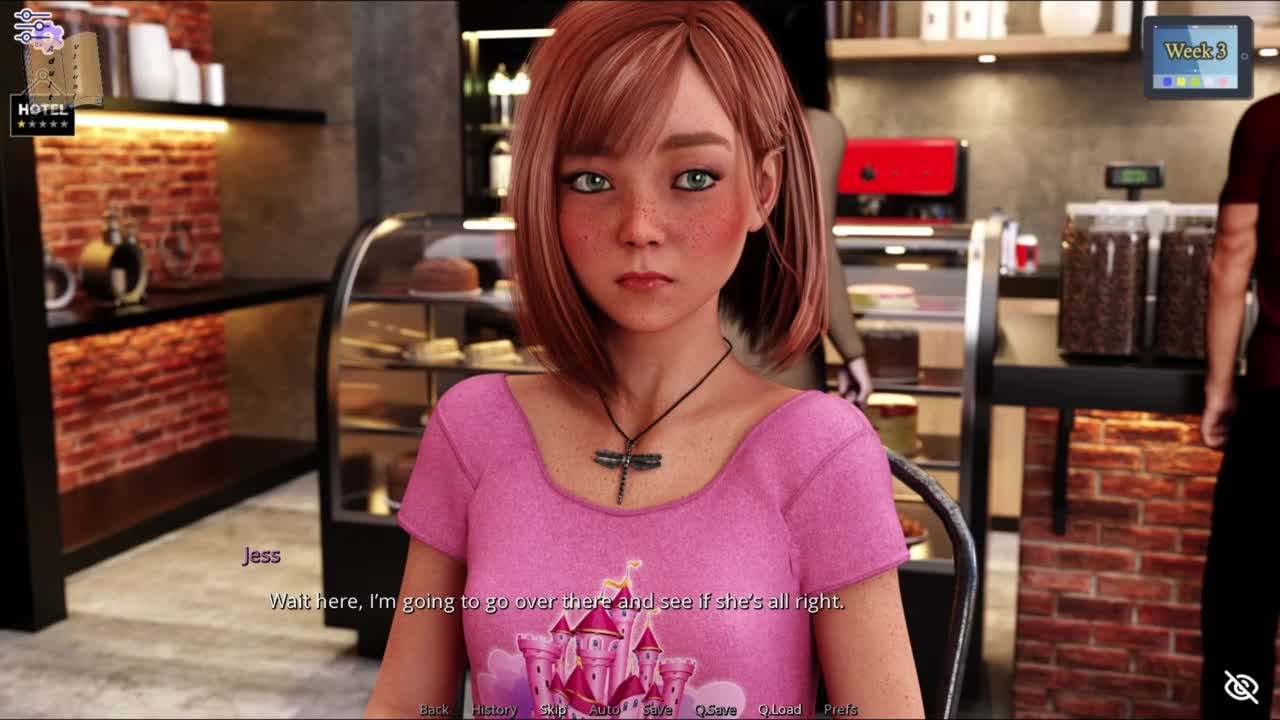Go back one dialogue line
Screen dimensions: 1280x720
tap(434, 709)
